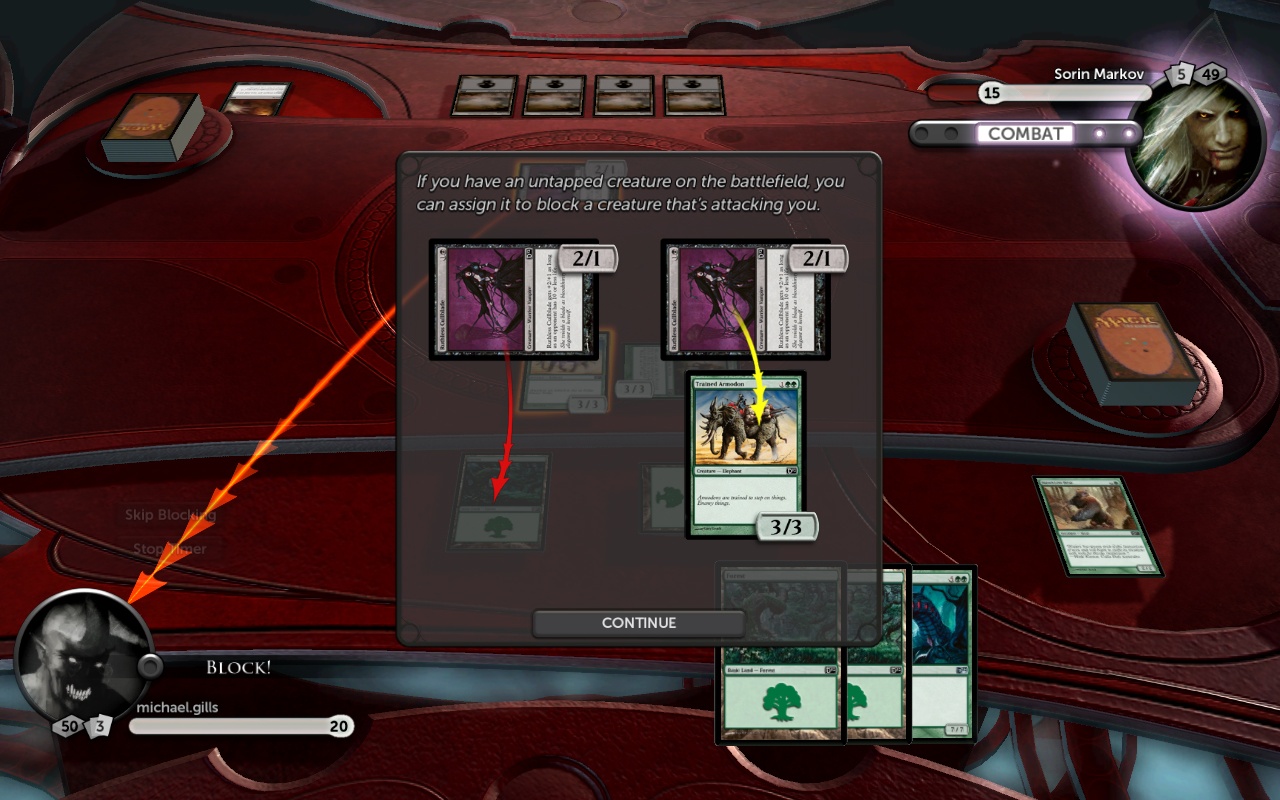Click the Stop Timer button
The image size is (1280, 800).
pyautogui.click(x=170, y=549)
